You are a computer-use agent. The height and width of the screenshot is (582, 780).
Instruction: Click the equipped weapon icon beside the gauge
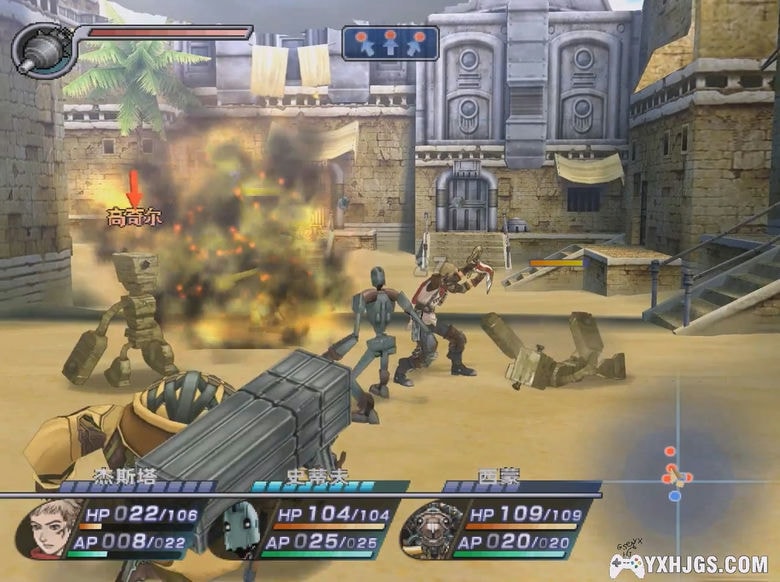pos(37,50)
